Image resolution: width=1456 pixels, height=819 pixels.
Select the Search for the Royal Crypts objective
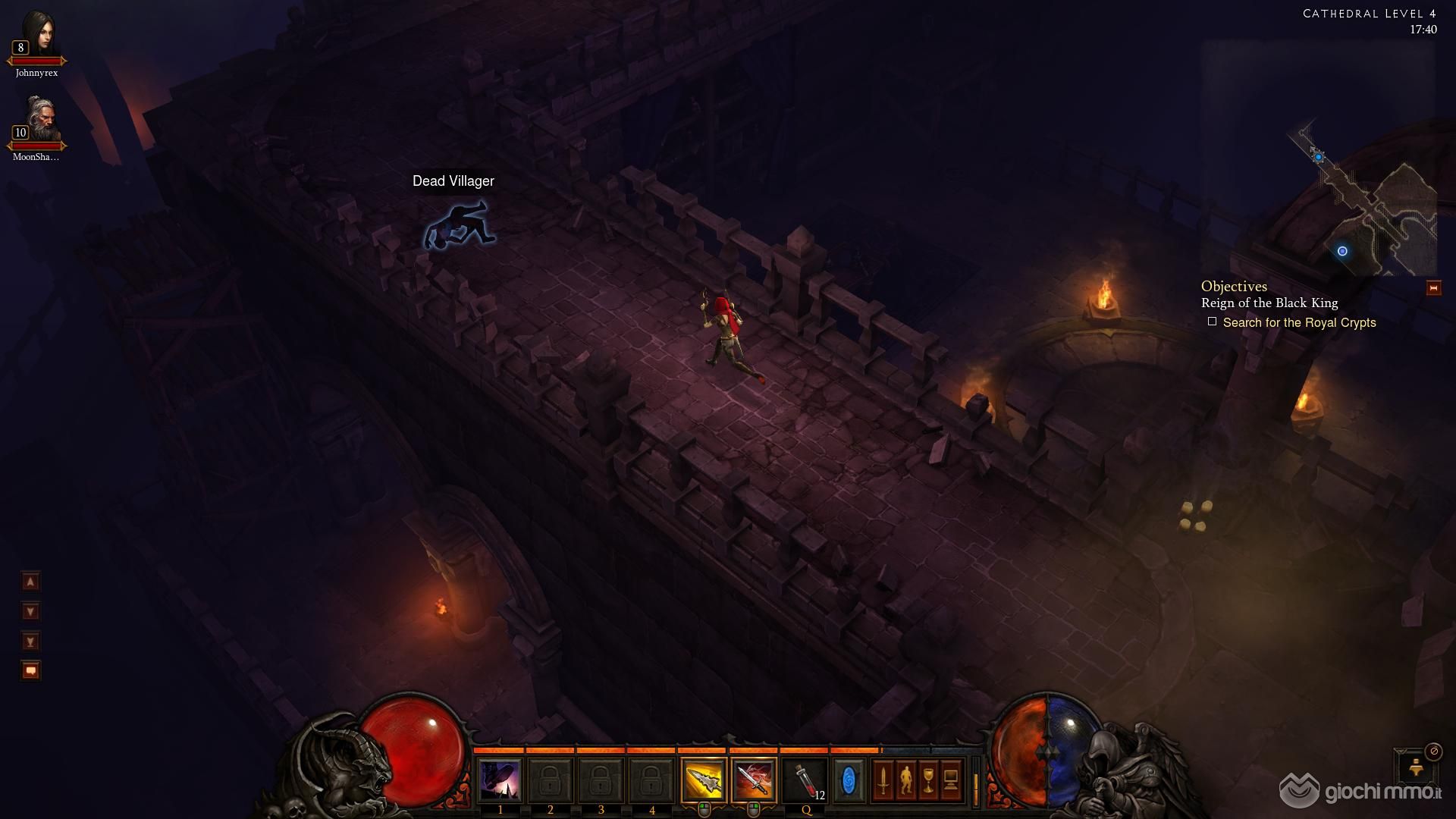[1298, 323]
